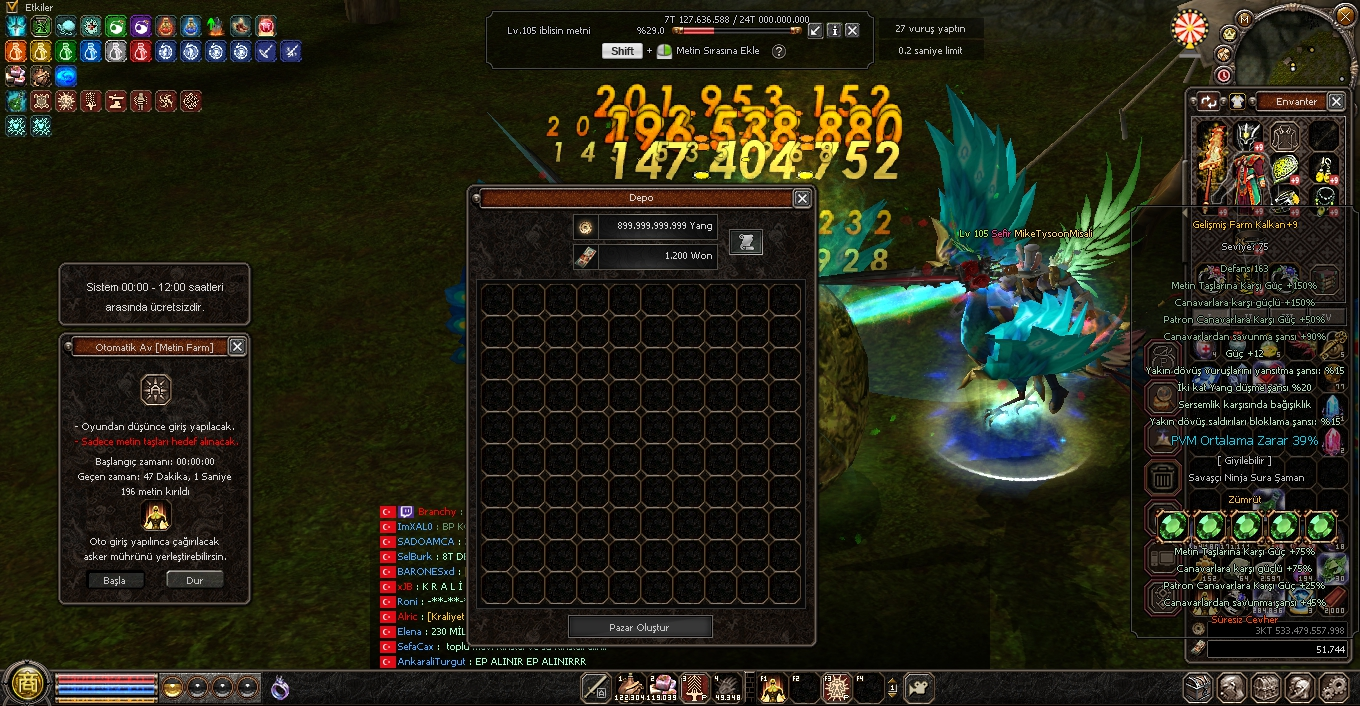The height and width of the screenshot is (706, 1360).
Task: Select the camera icon on the bottom bar
Action: (917, 687)
